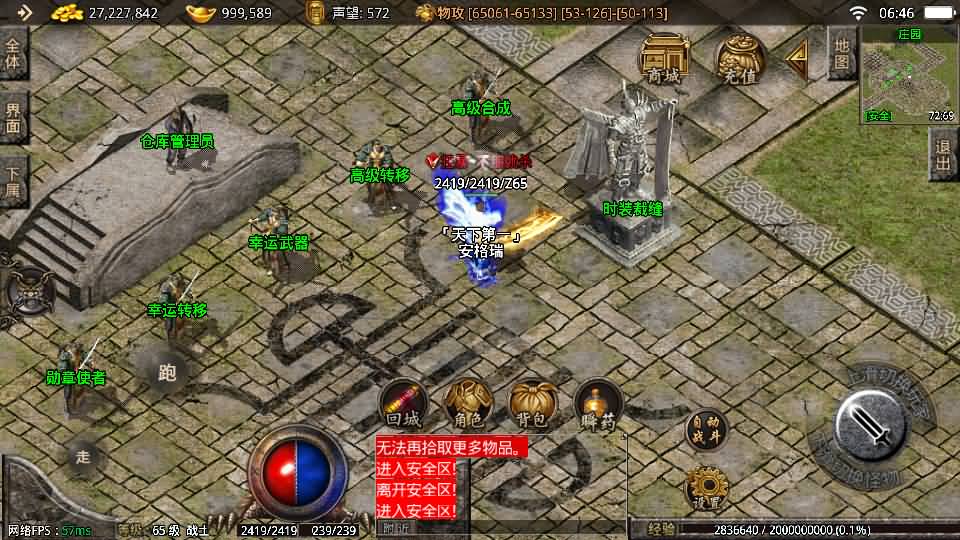Image resolution: width=960 pixels, height=540 pixels.
Task: Use the 瞬药 instant potion
Action: pos(598,405)
